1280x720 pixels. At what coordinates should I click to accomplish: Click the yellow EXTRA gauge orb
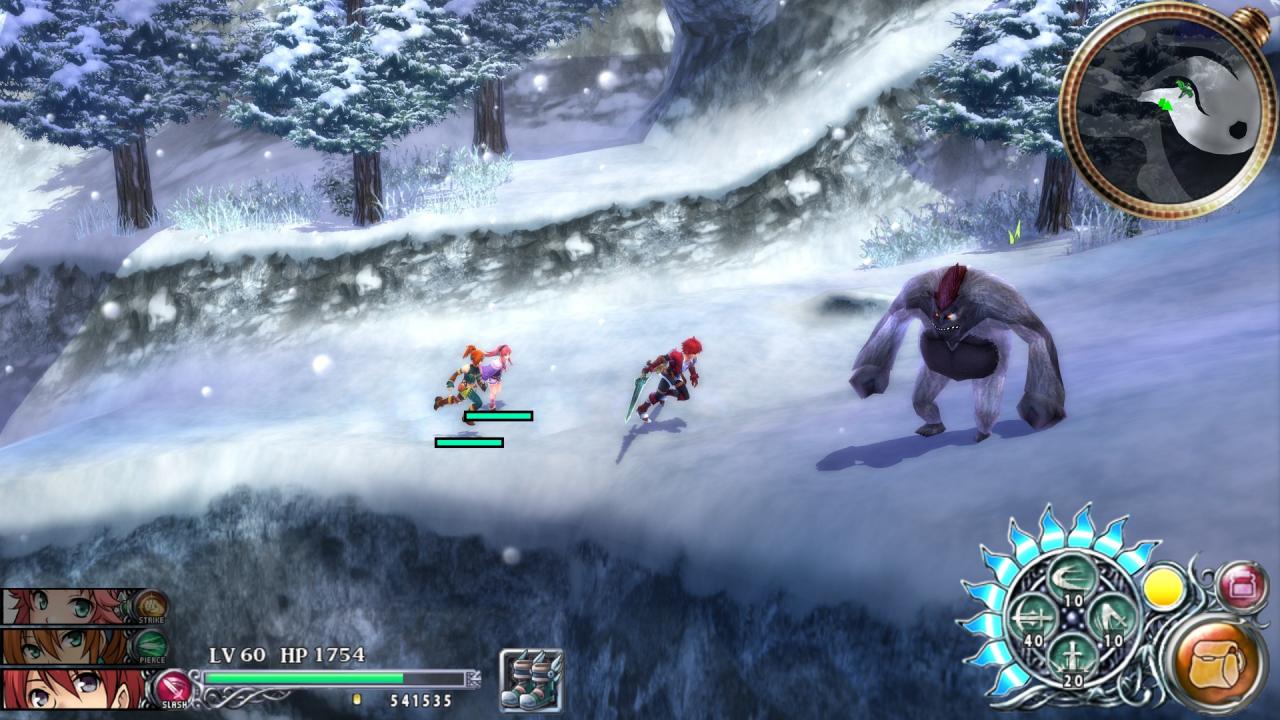1165,590
